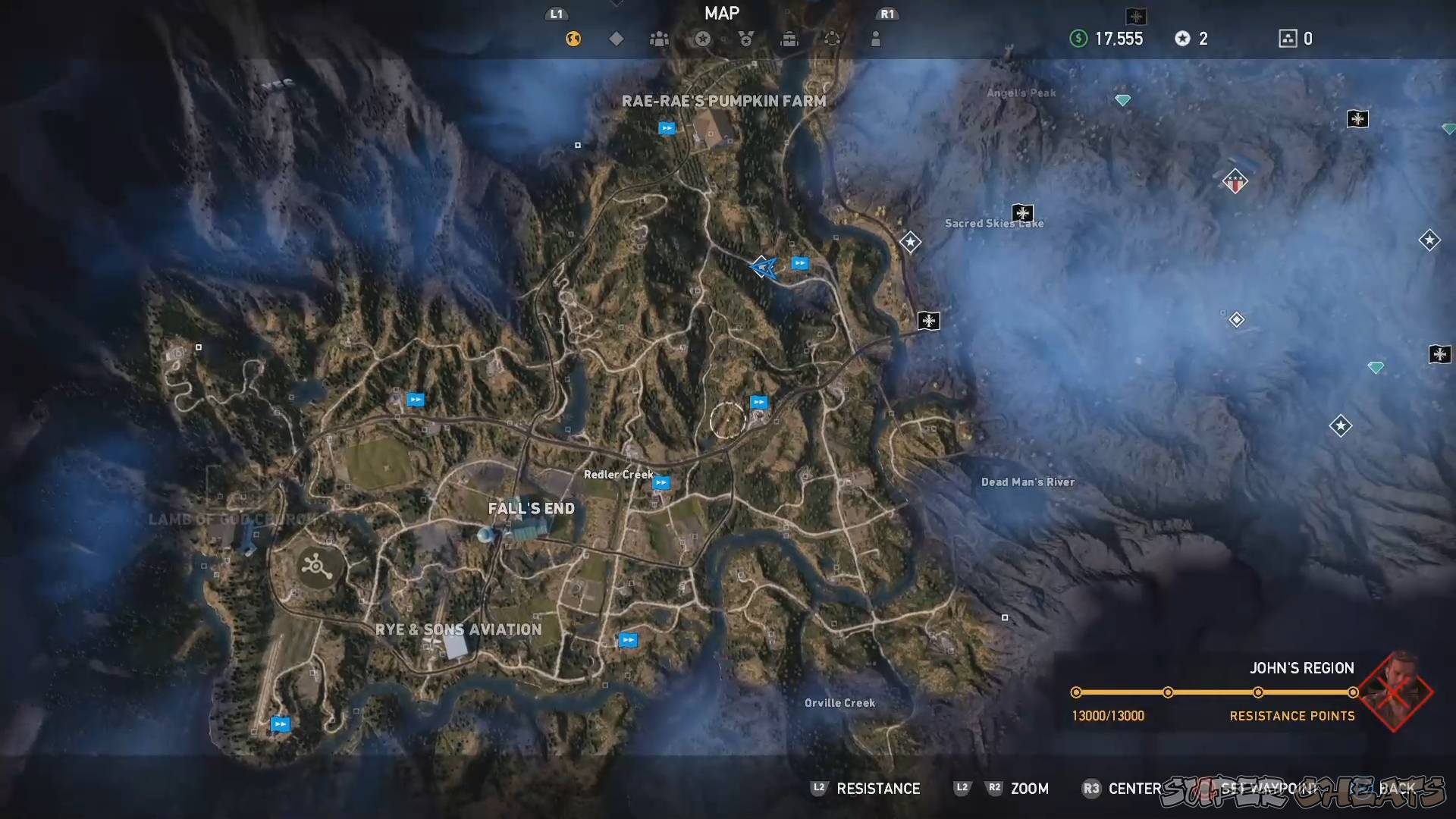Select the blue flag marker near Rye & Sons Aviation
This screenshot has height=819, width=1456.
coord(629,639)
